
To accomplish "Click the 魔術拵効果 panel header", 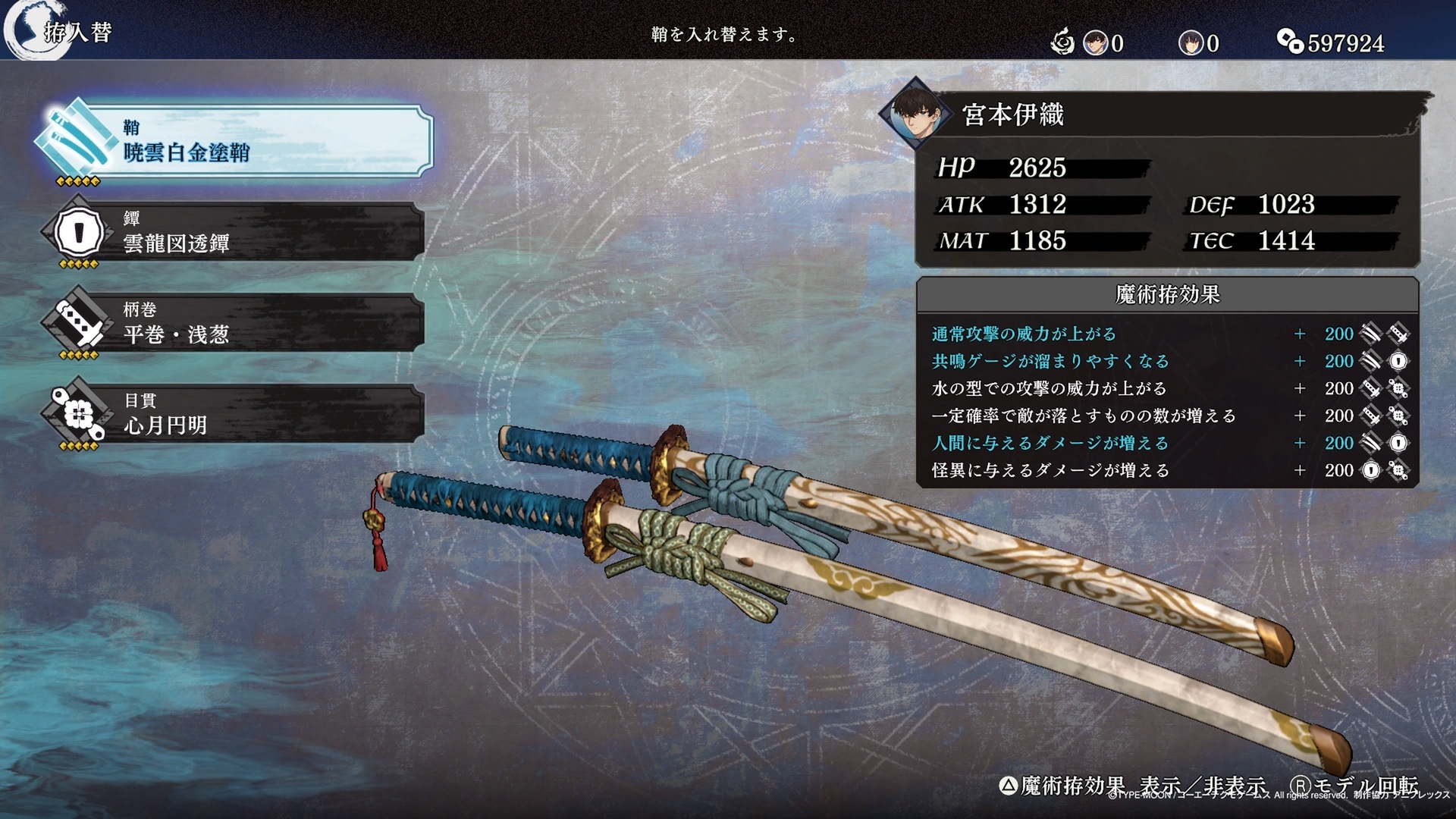I will pyautogui.click(x=1168, y=294).
